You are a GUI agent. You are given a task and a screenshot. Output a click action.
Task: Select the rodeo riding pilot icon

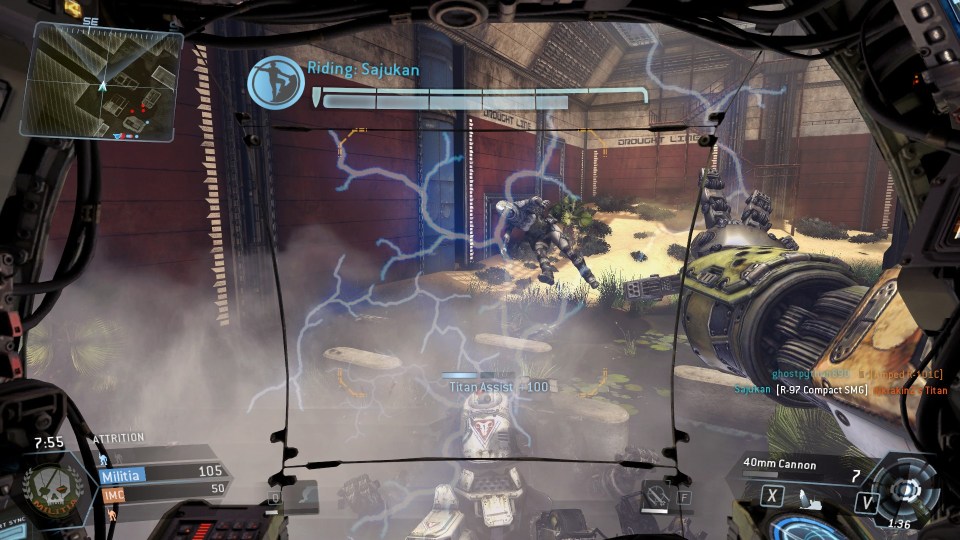276,83
